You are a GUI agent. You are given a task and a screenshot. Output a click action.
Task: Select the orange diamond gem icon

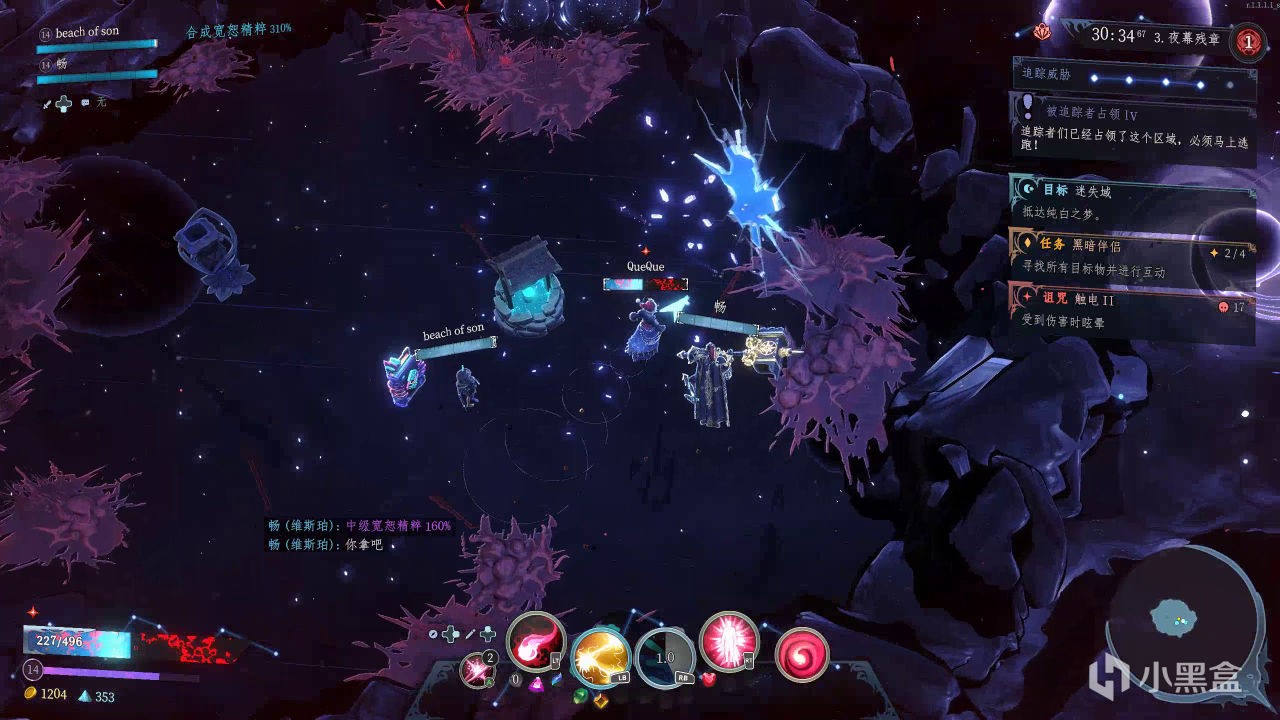tap(601, 700)
